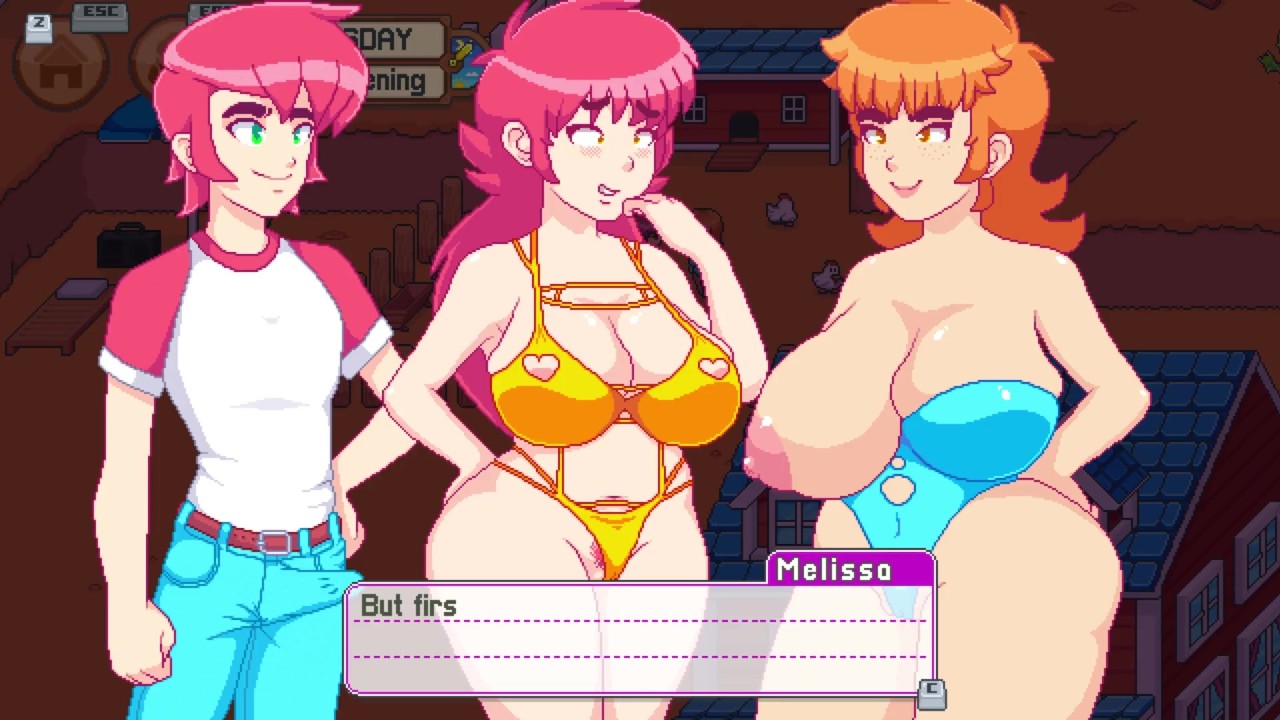The height and width of the screenshot is (720, 1280).
Task: Click the ESC key prompt above the Home icon
Action: tap(96, 13)
